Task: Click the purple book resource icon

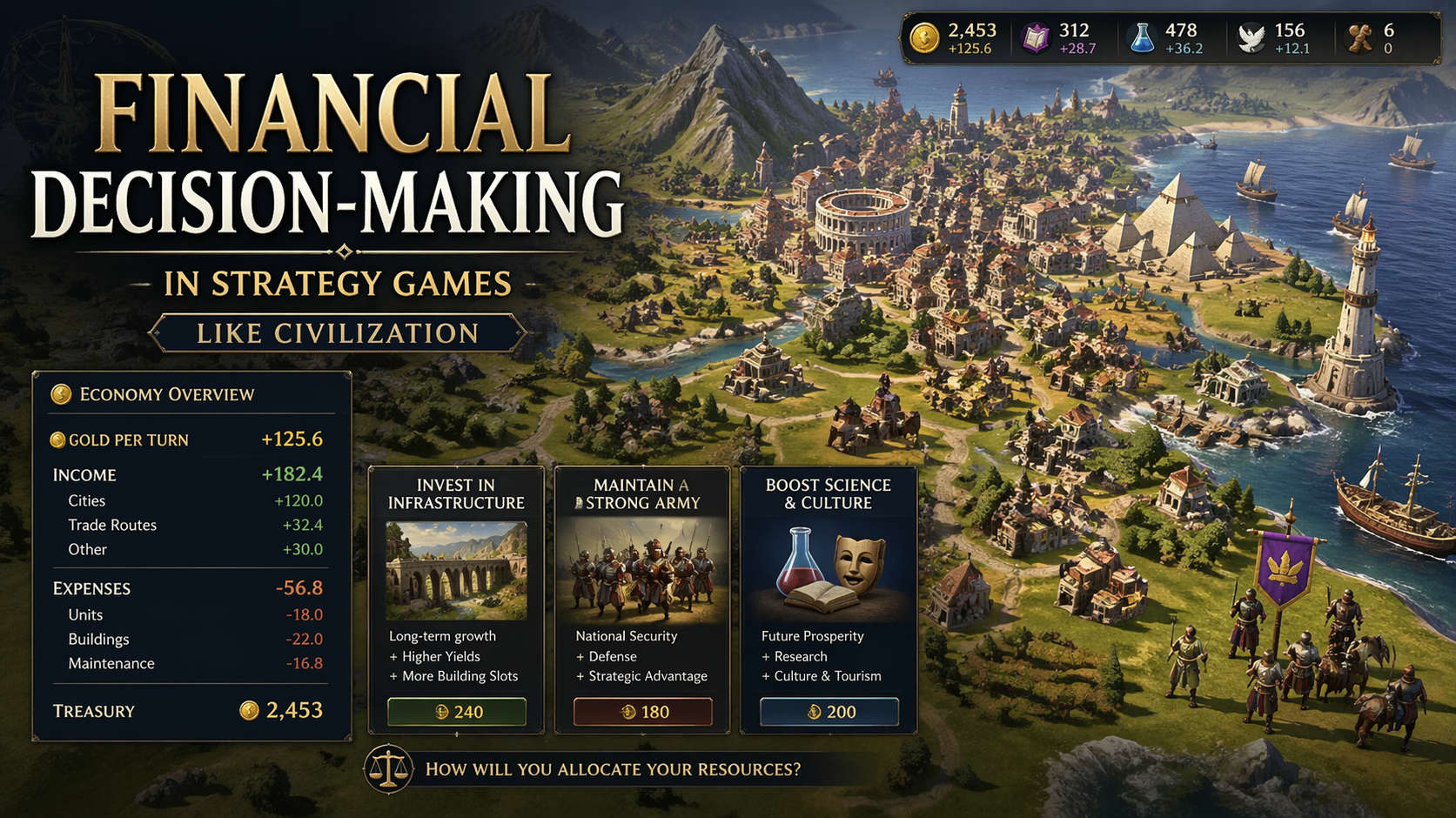Action: 1036,38
